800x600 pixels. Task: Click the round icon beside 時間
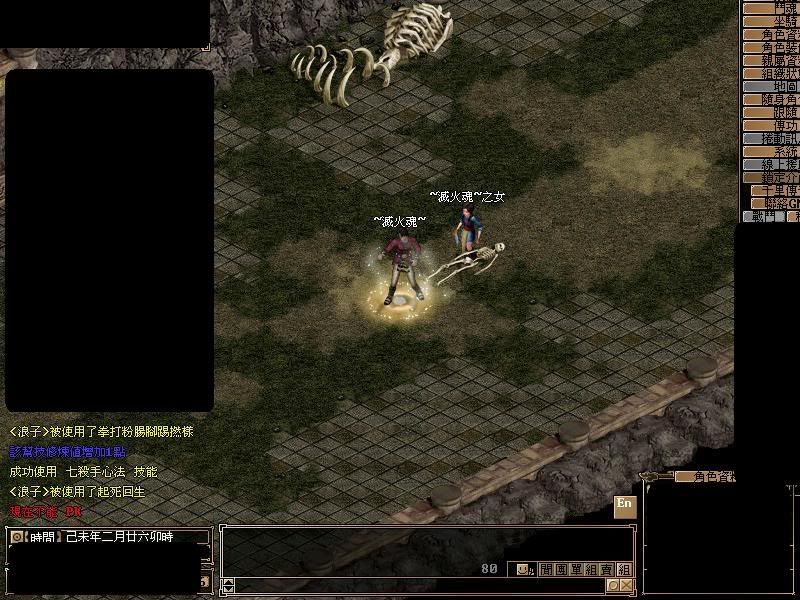pyautogui.click(x=16, y=537)
